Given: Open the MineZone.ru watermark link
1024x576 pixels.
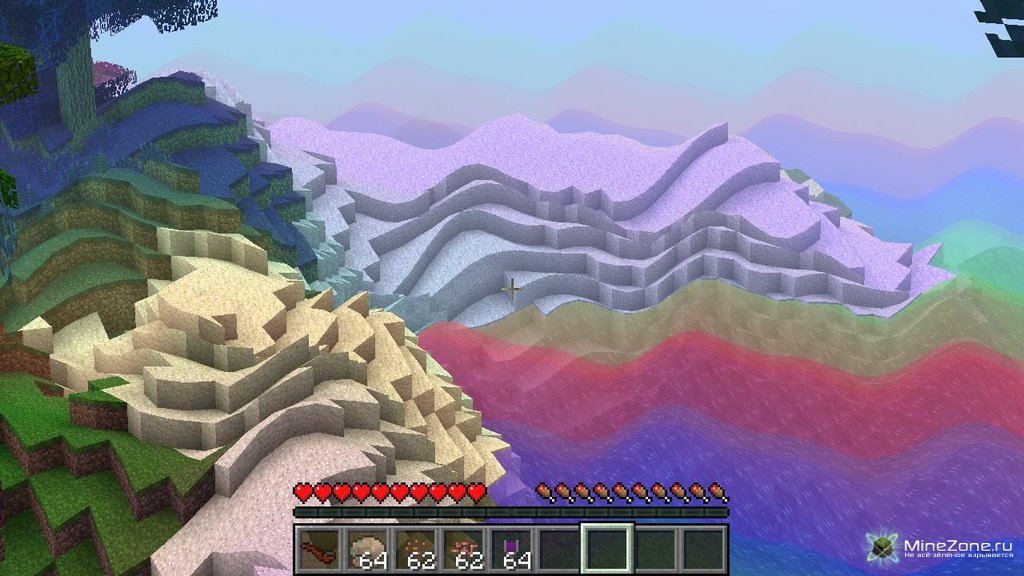Looking at the screenshot, I should tap(944, 548).
